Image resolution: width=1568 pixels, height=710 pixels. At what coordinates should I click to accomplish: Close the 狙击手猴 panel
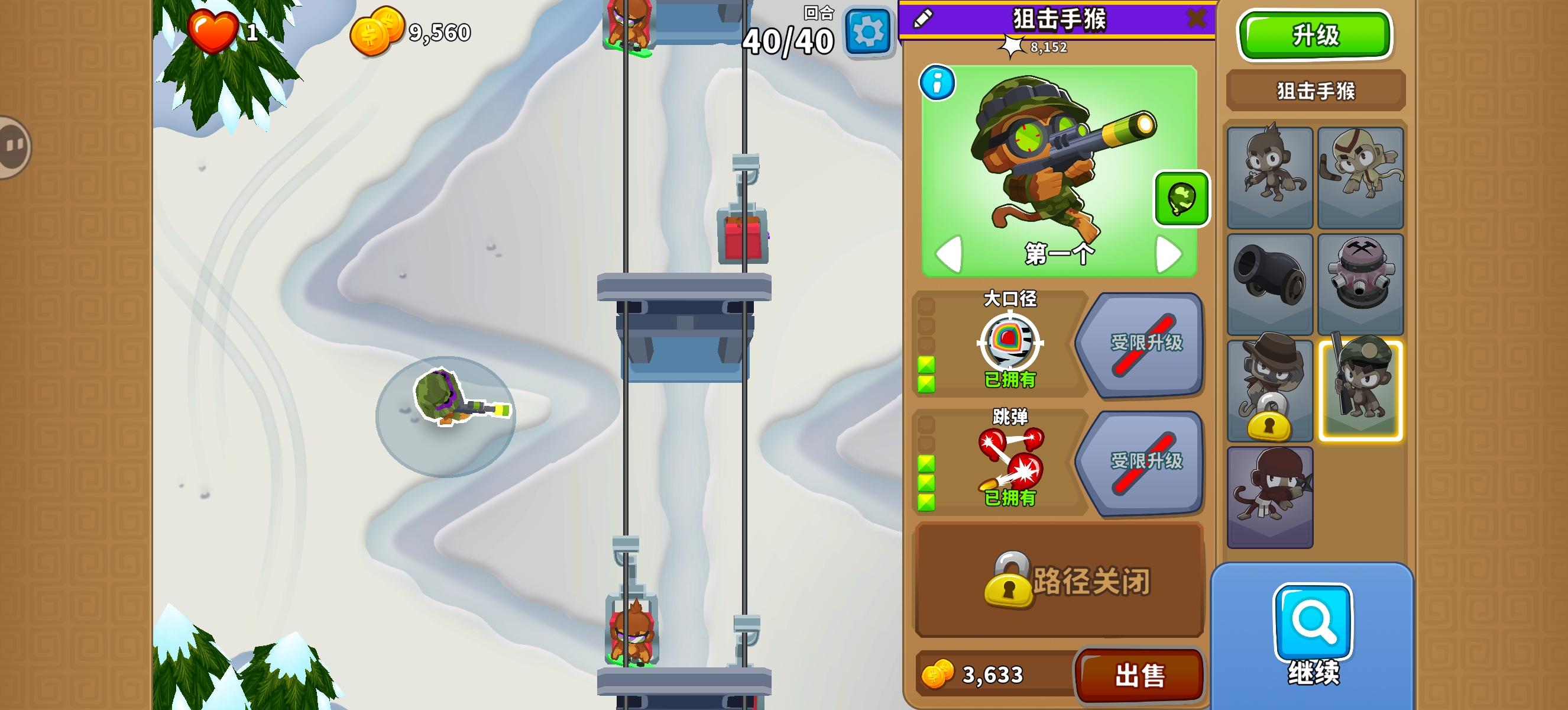pos(1197,17)
